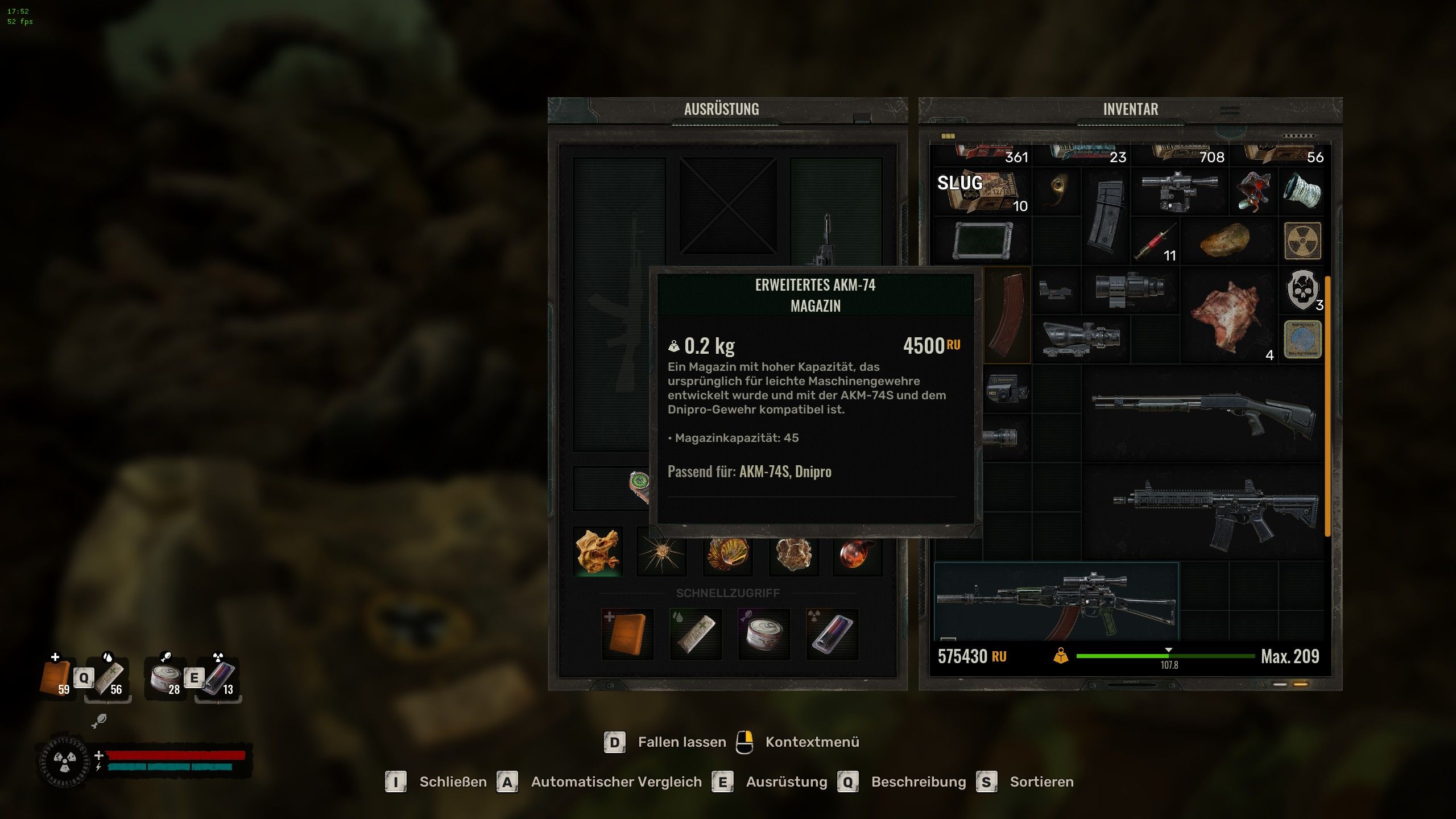1456x819 pixels.
Task: Select the radiation symbol patch
Action: pos(1302,241)
